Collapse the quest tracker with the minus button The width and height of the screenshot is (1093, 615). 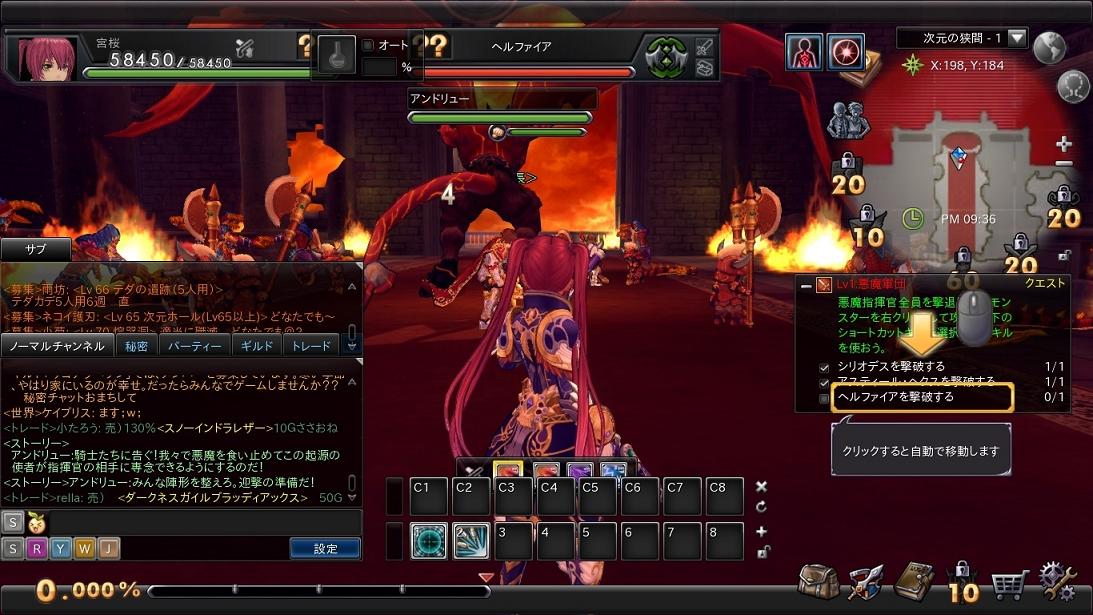tap(806, 285)
